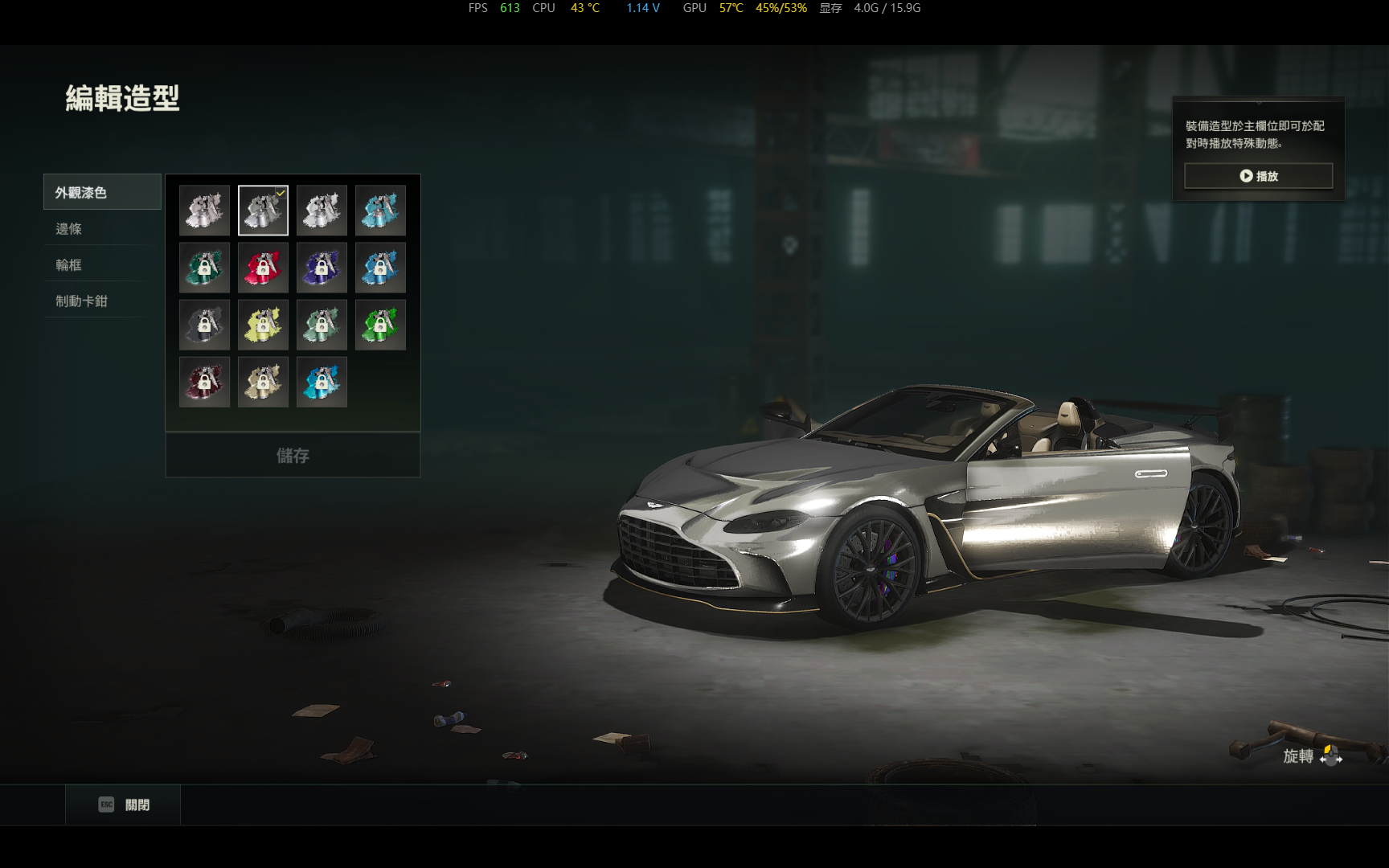Play the special animation with 播放
Viewport: 1389px width, 868px height.
pyautogui.click(x=1258, y=176)
